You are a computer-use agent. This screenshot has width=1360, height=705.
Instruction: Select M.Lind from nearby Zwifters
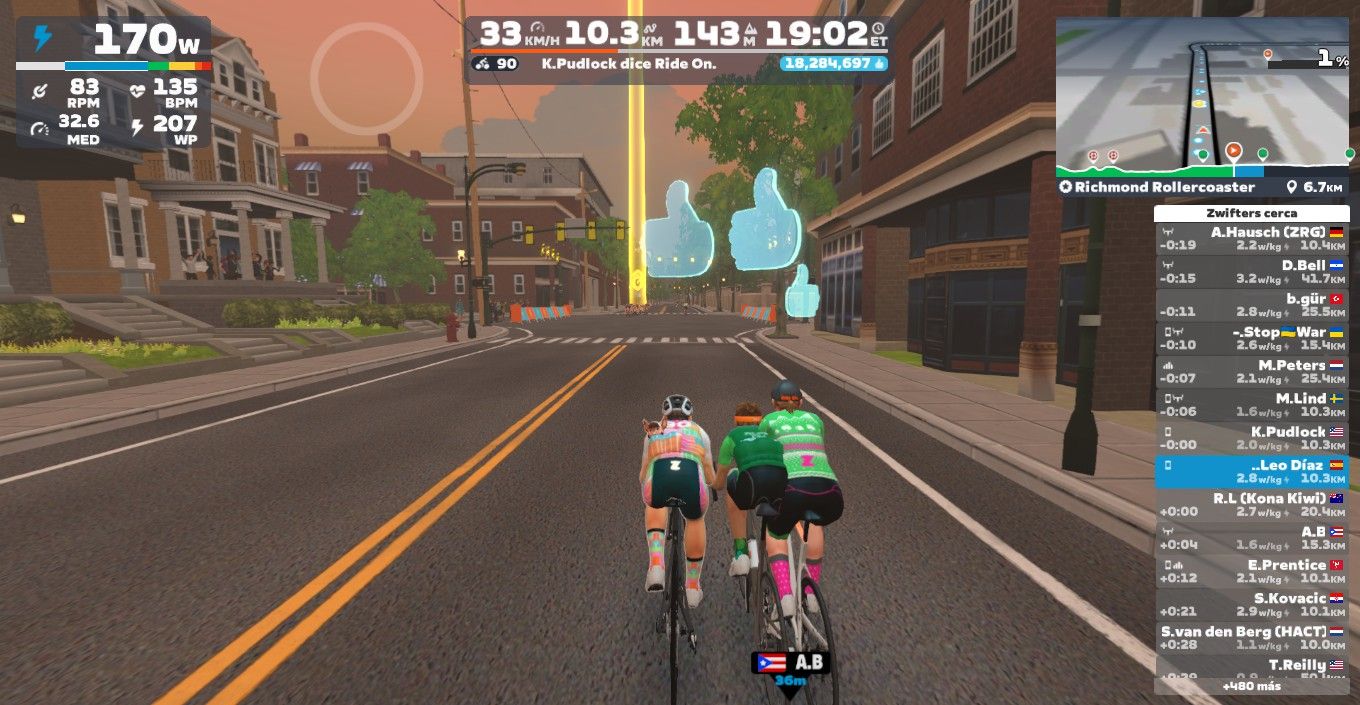[1251, 404]
